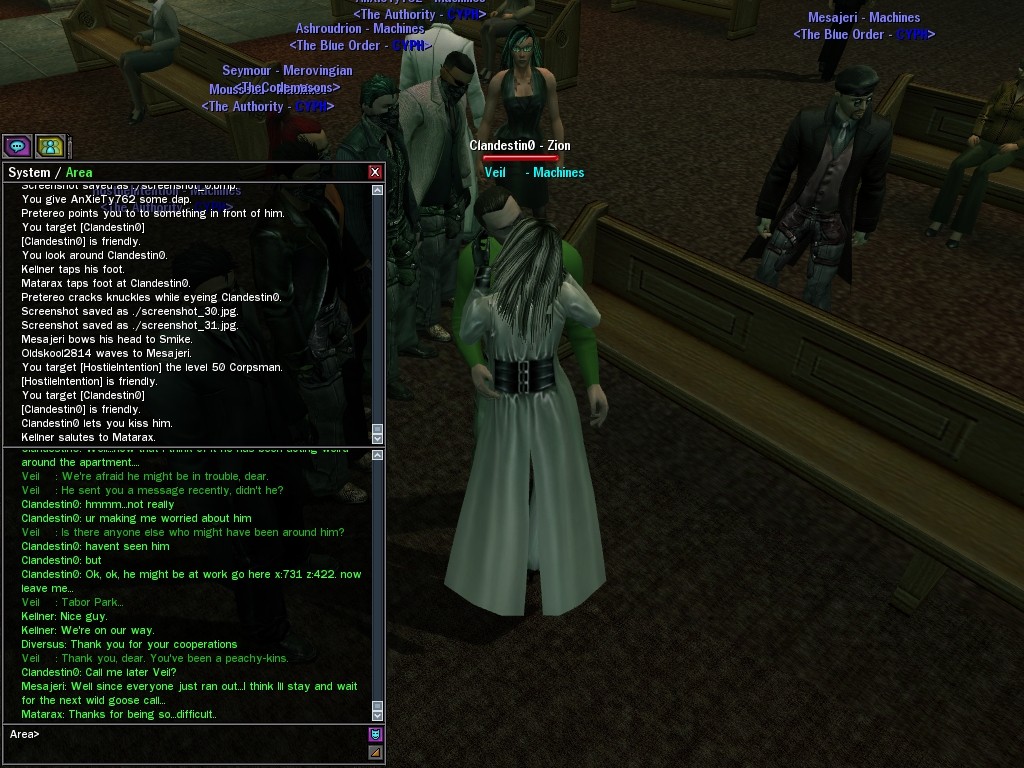Click the system log scroll-down arrow
1024x768 pixels.
coord(377,438)
